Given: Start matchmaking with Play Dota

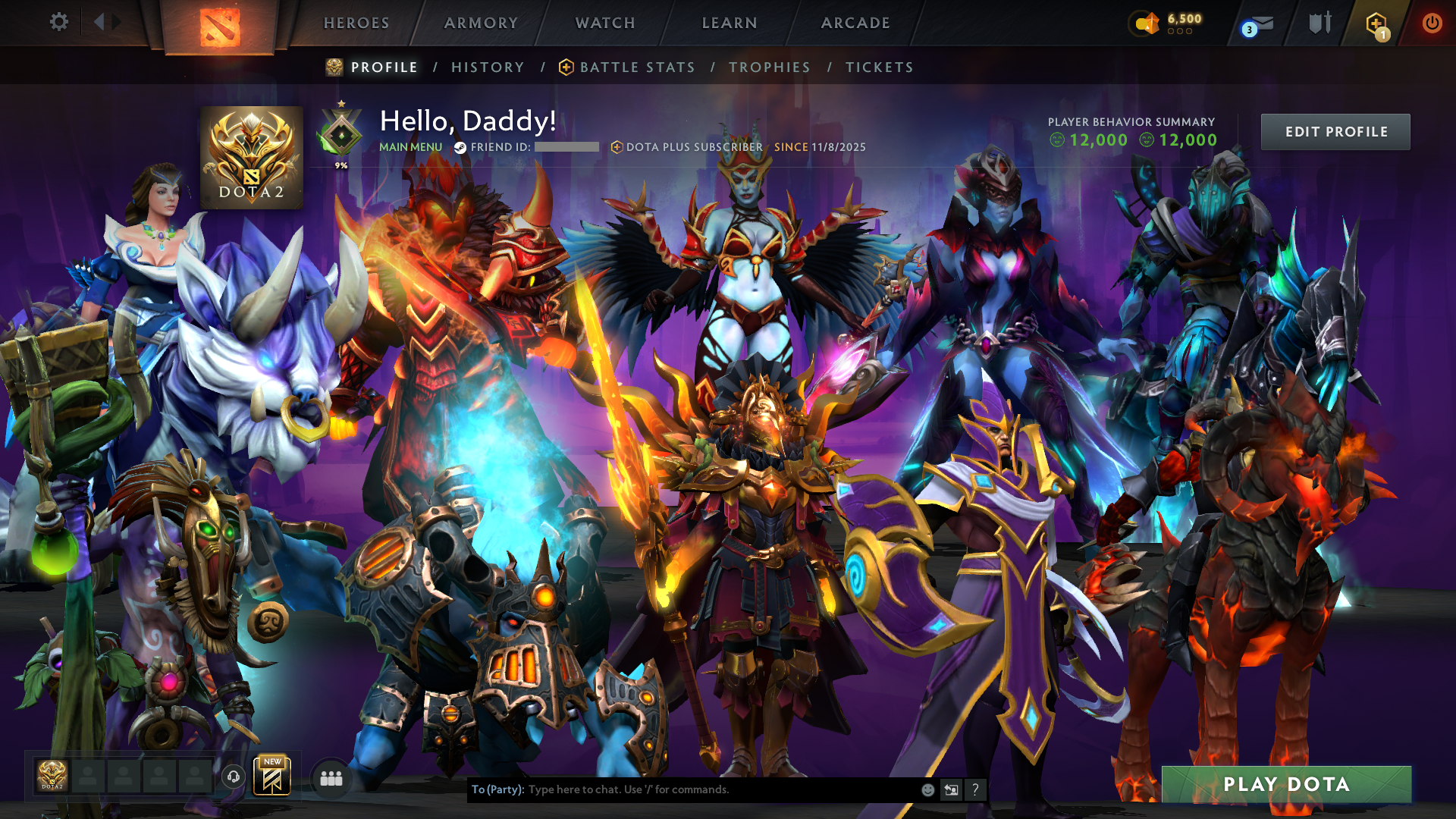Looking at the screenshot, I should [1286, 784].
